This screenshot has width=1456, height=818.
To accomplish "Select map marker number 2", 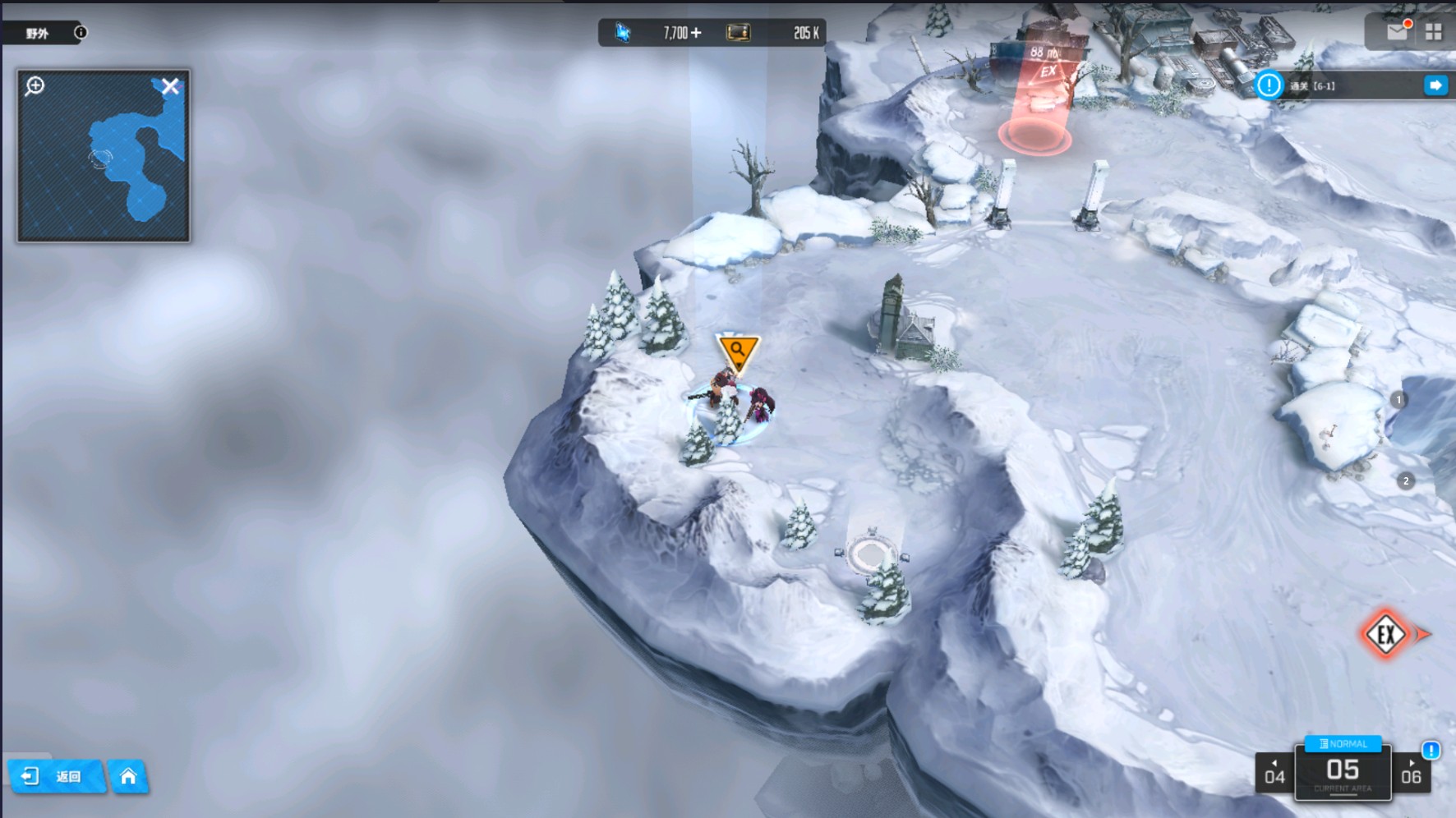I will [1406, 481].
